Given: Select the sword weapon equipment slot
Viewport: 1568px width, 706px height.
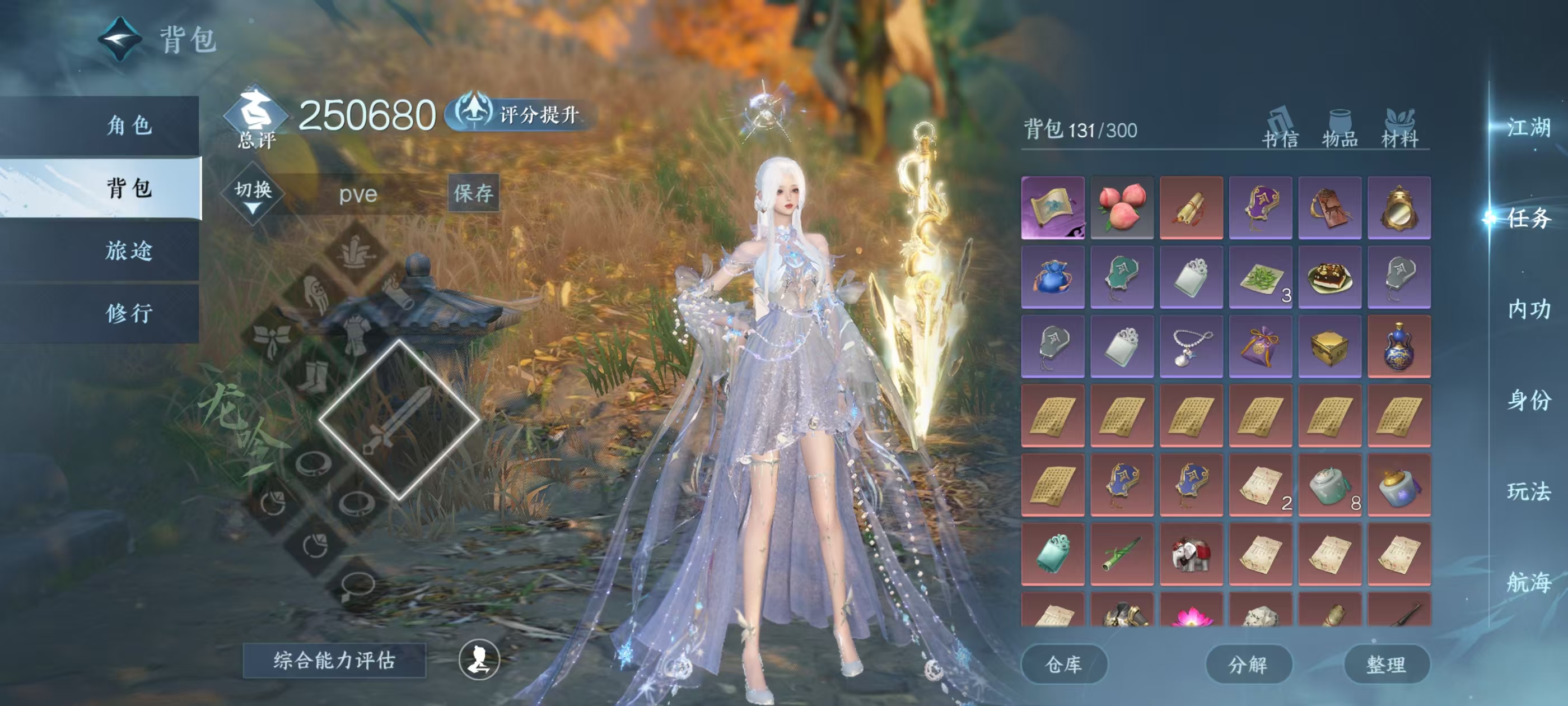Looking at the screenshot, I should click(399, 419).
